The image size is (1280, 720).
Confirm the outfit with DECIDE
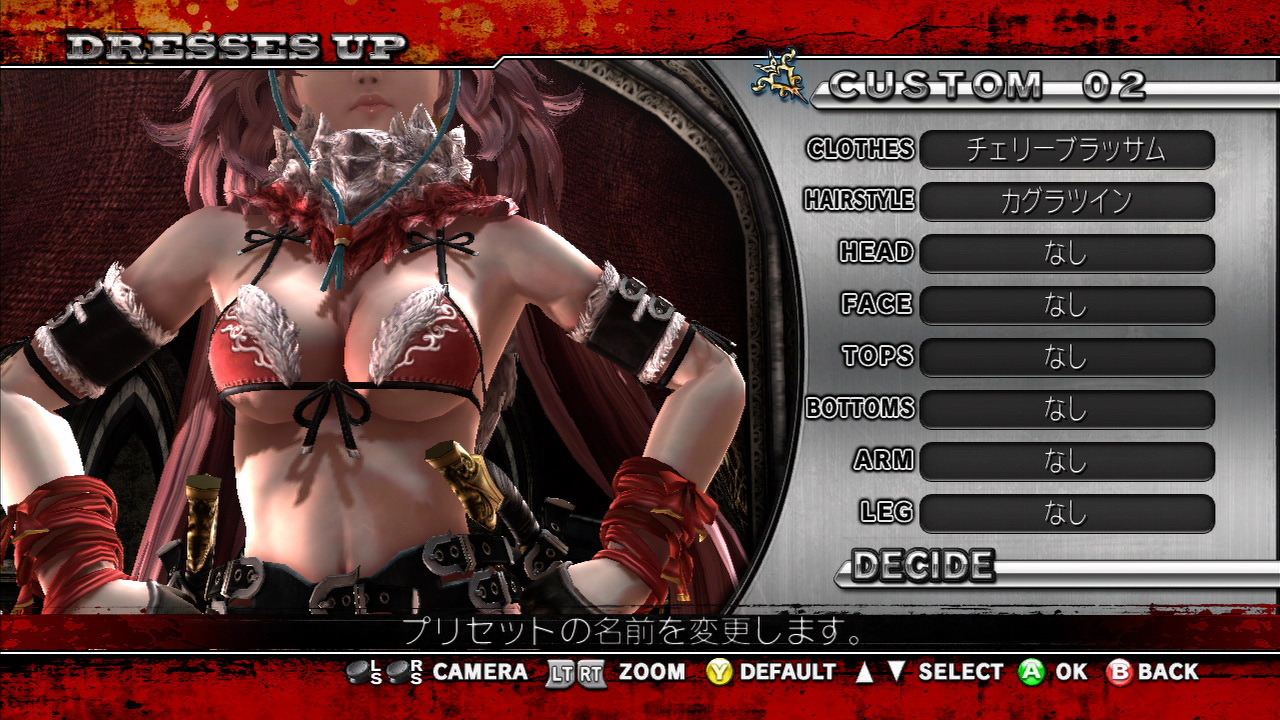coord(922,567)
